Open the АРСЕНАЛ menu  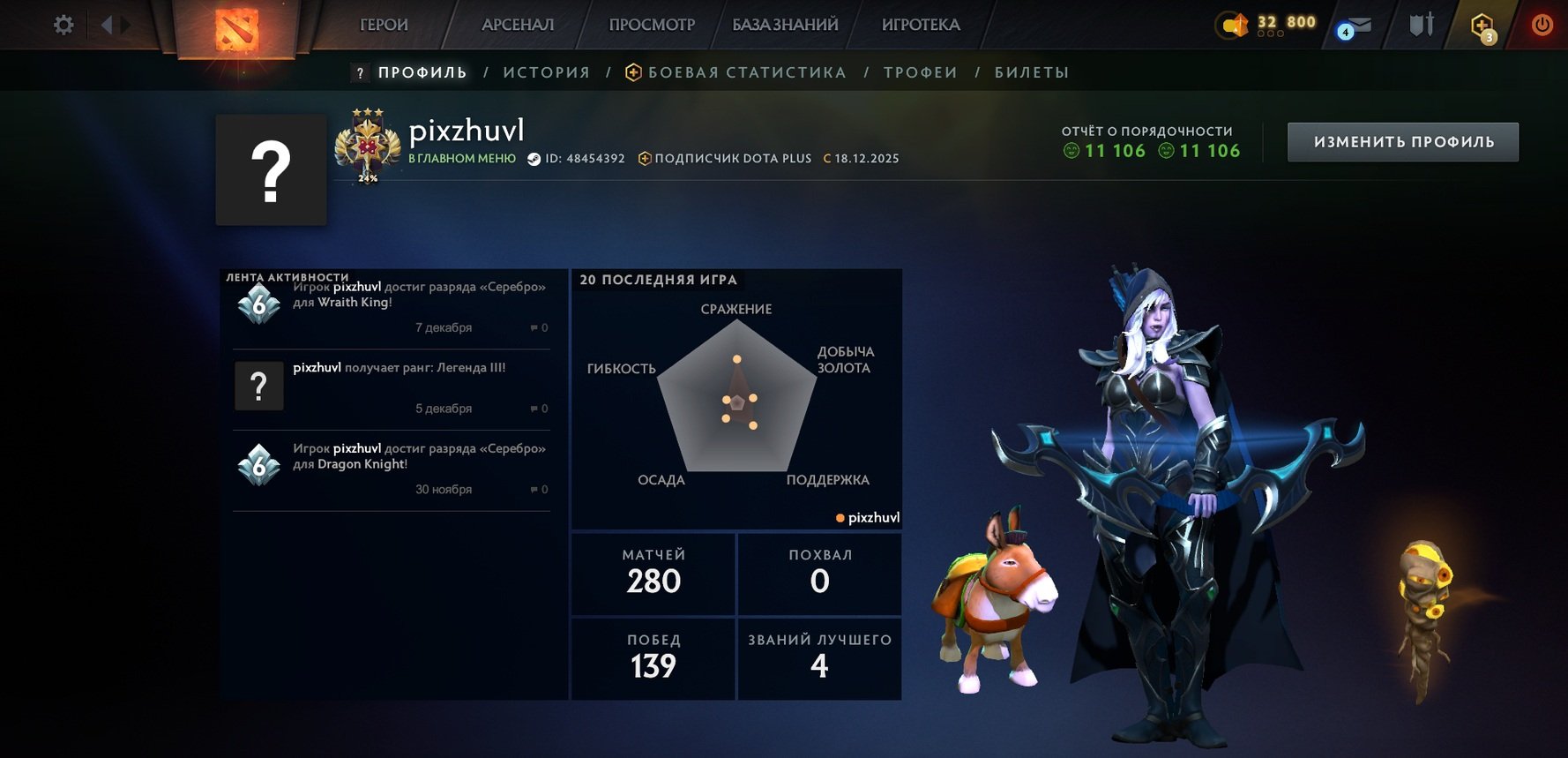[x=517, y=24]
